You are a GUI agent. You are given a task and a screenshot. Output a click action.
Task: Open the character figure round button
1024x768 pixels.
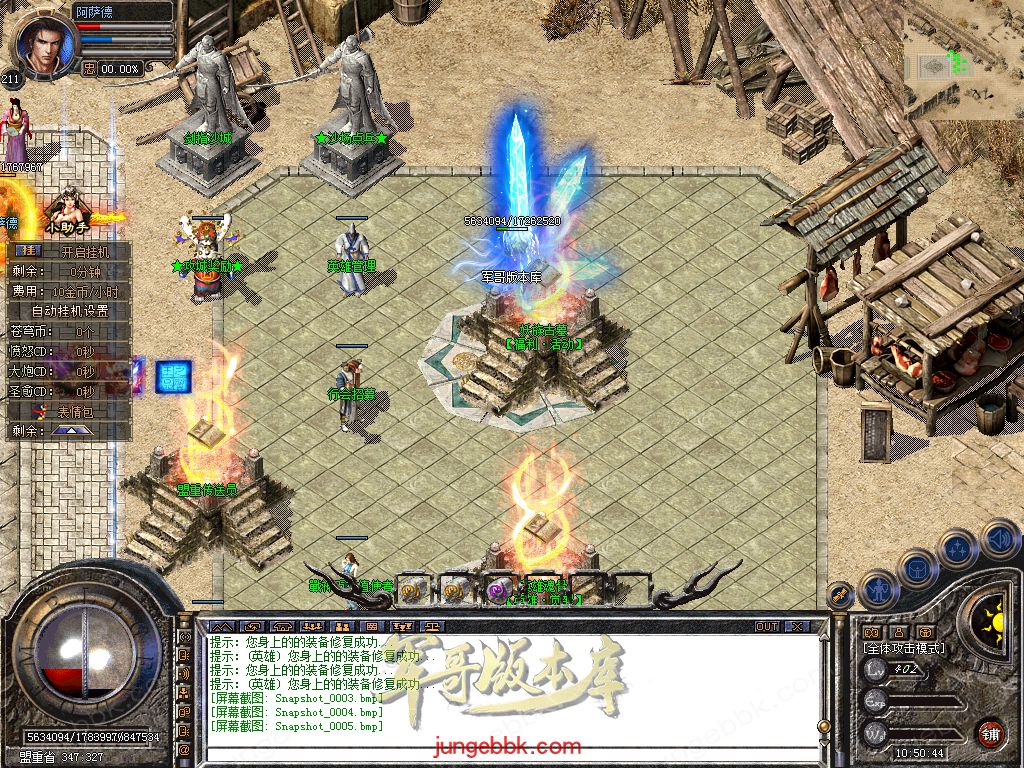[x=878, y=587]
